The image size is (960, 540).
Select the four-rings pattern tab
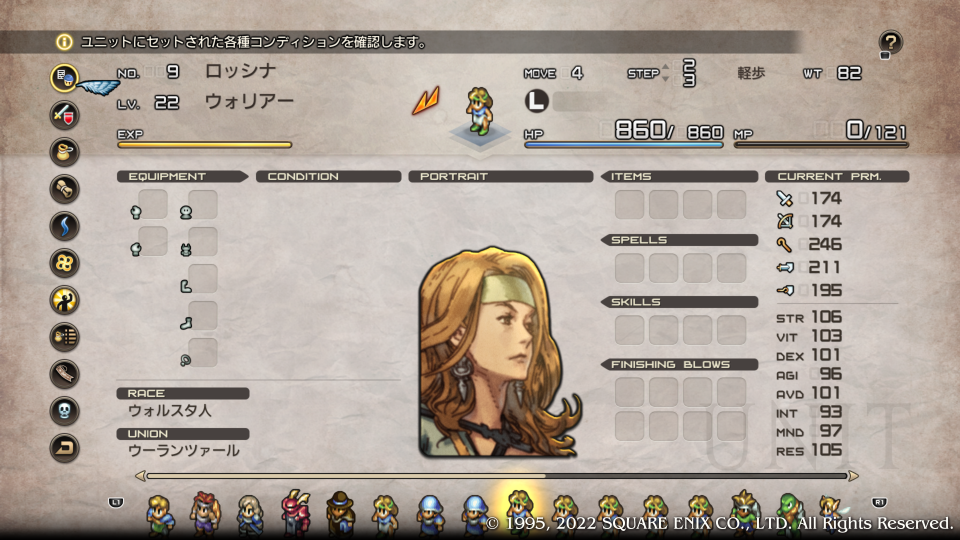coord(65,262)
